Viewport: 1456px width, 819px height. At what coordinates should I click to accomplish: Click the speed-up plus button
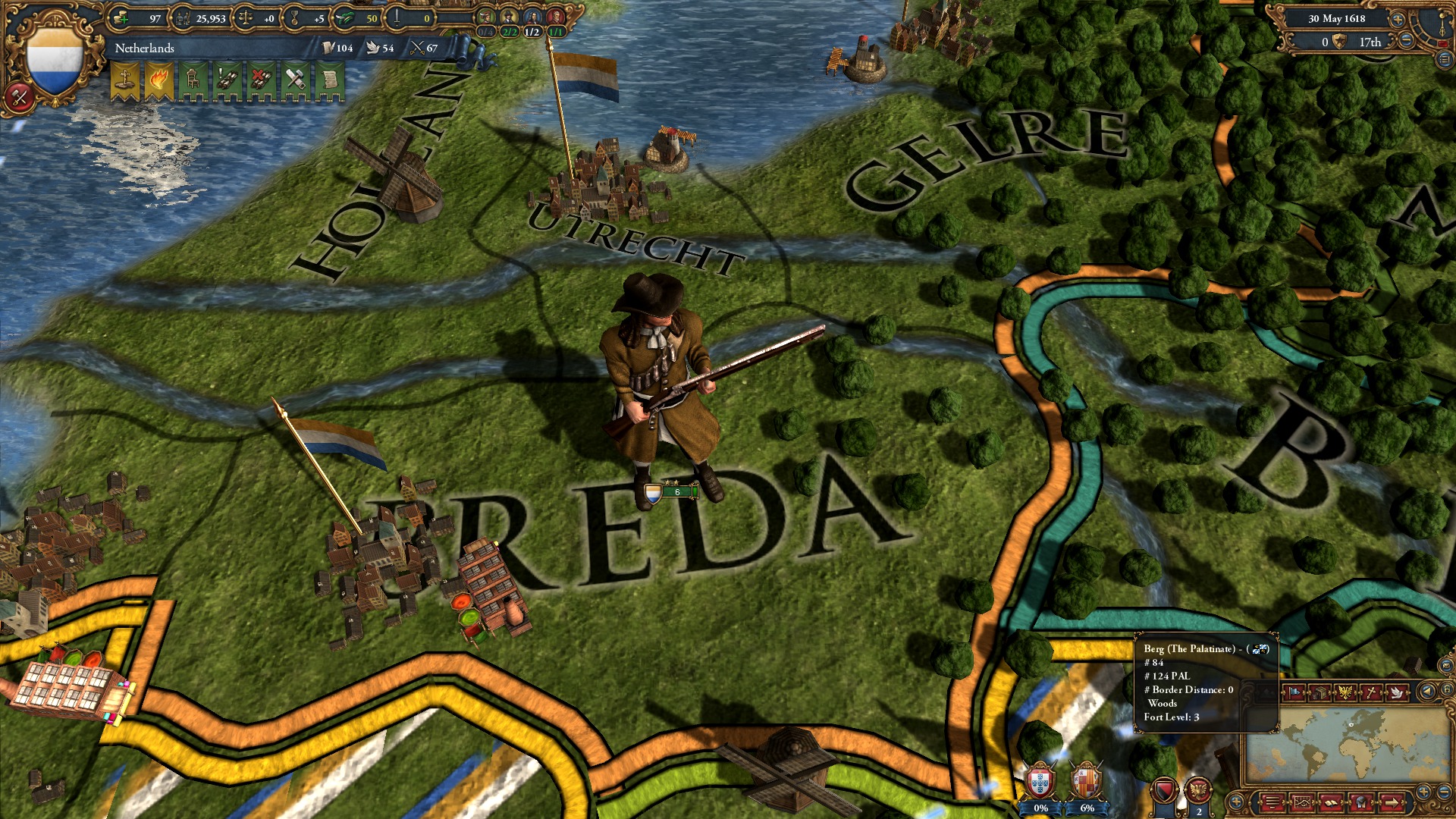(x=1398, y=20)
